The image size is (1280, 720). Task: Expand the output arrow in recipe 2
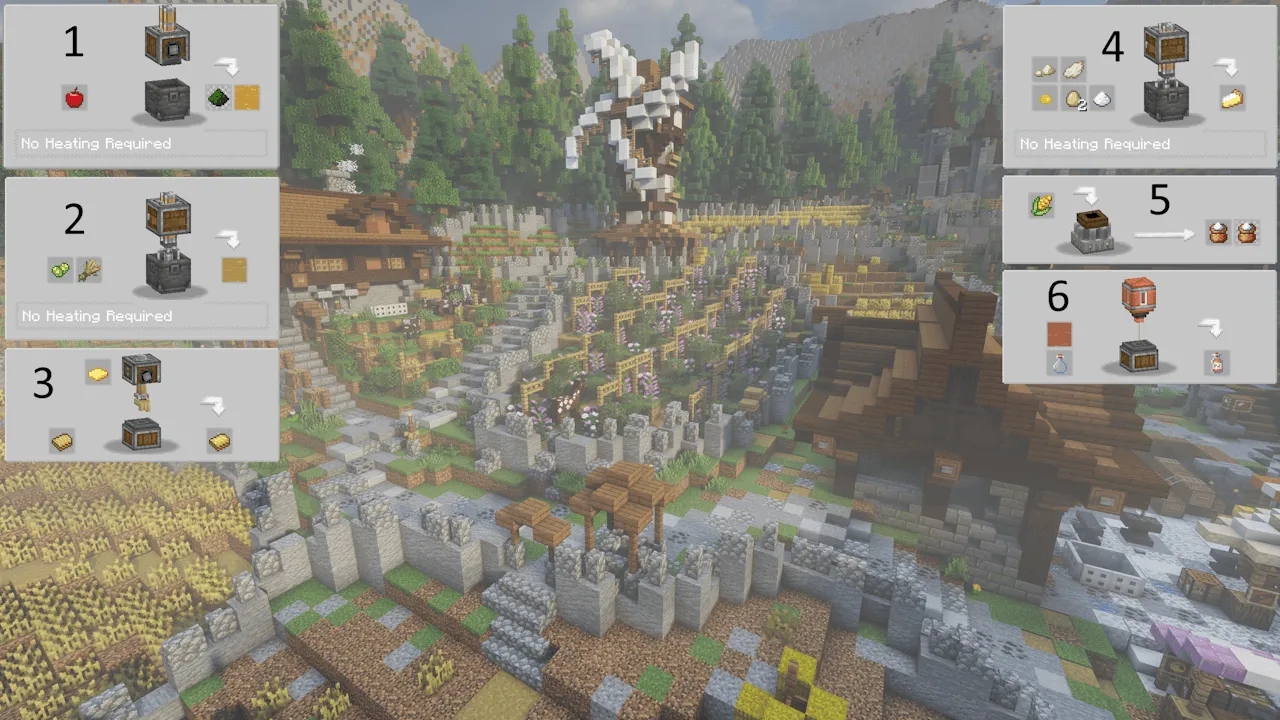click(230, 239)
